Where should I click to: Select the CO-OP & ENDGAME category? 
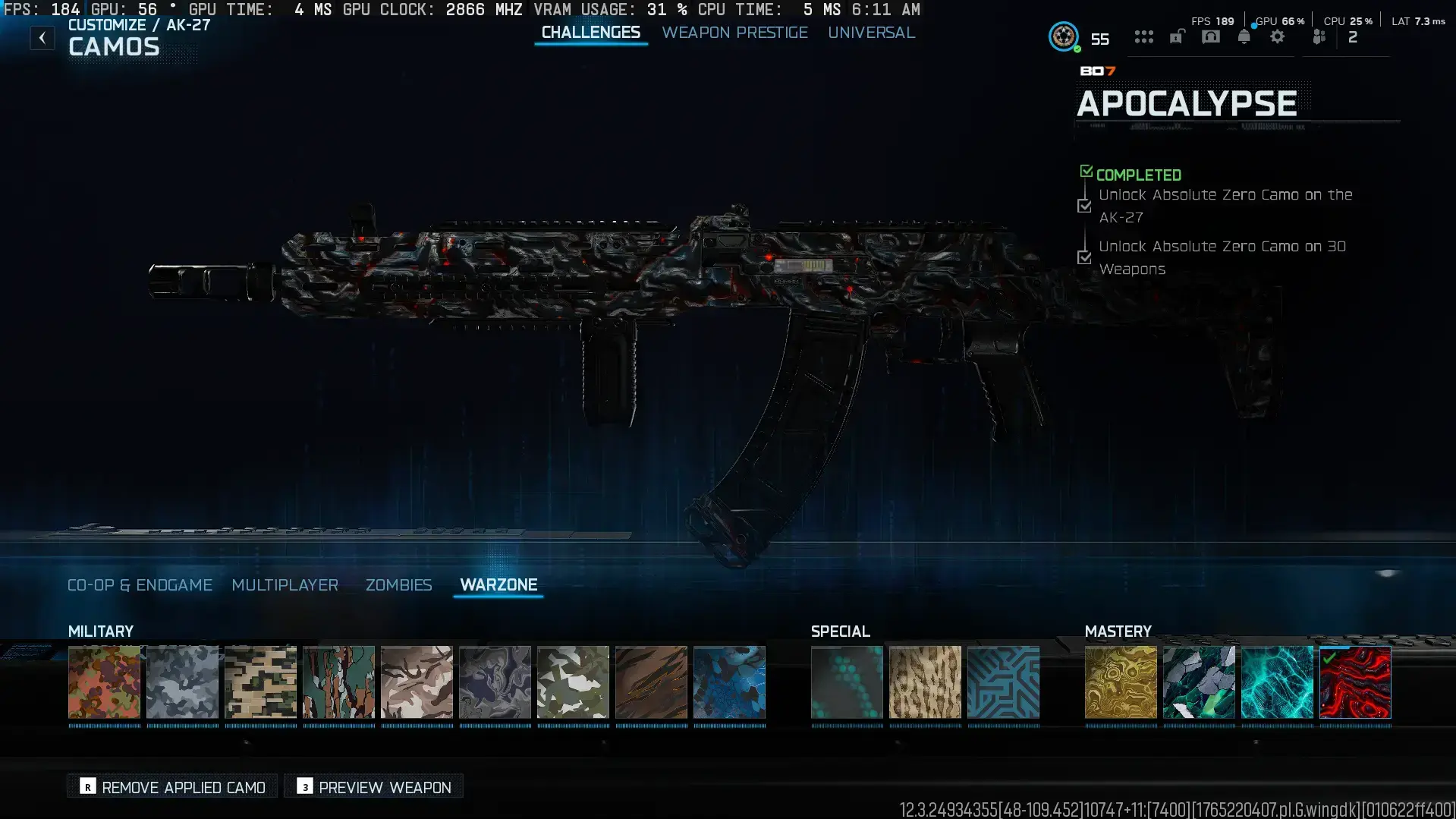coord(140,584)
